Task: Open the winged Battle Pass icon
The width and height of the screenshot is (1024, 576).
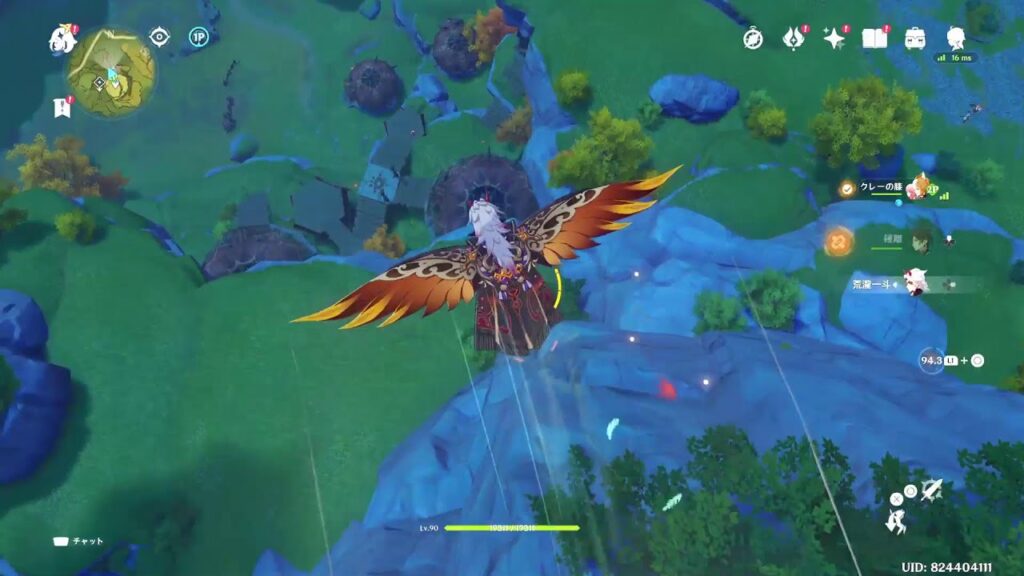Action: pos(794,39)
